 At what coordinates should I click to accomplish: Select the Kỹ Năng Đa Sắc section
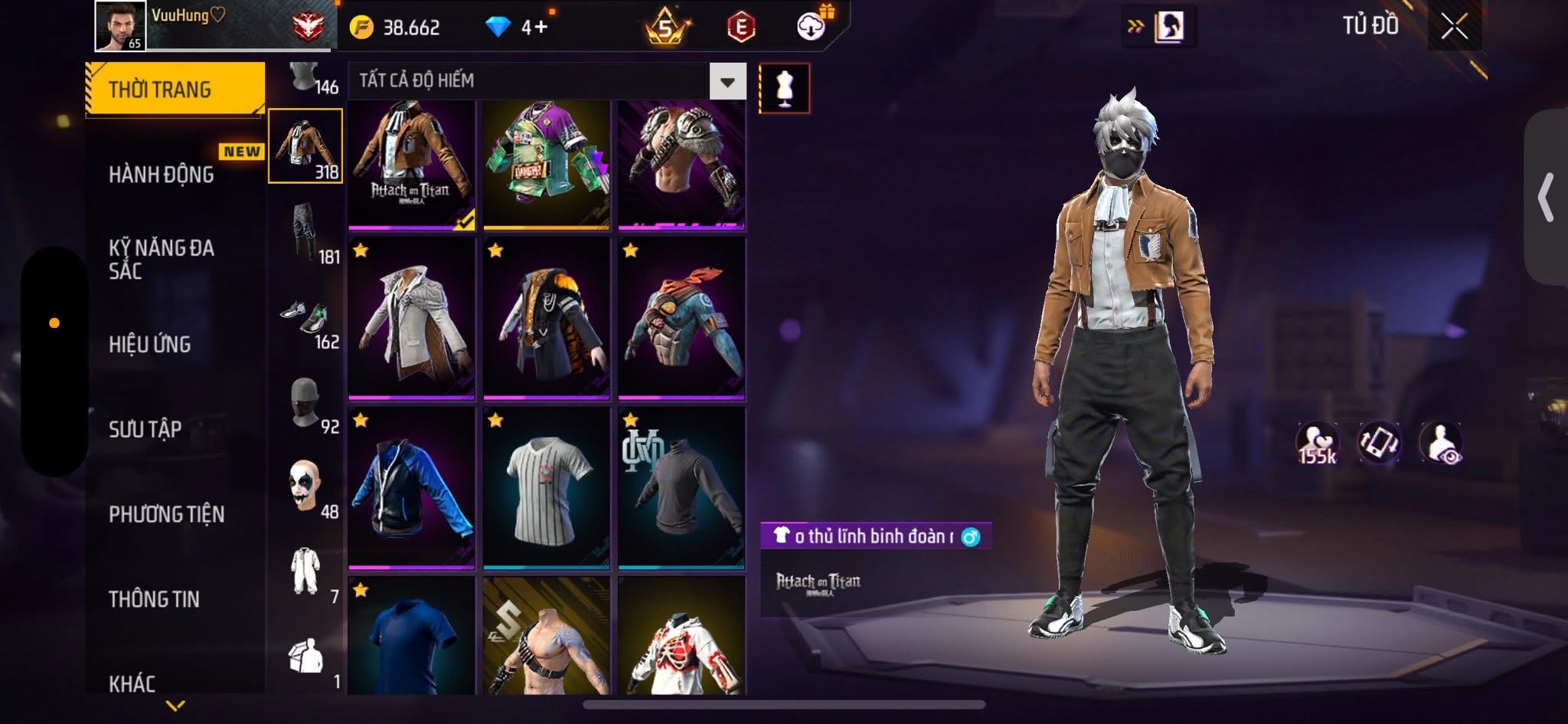tap(162, 259)
